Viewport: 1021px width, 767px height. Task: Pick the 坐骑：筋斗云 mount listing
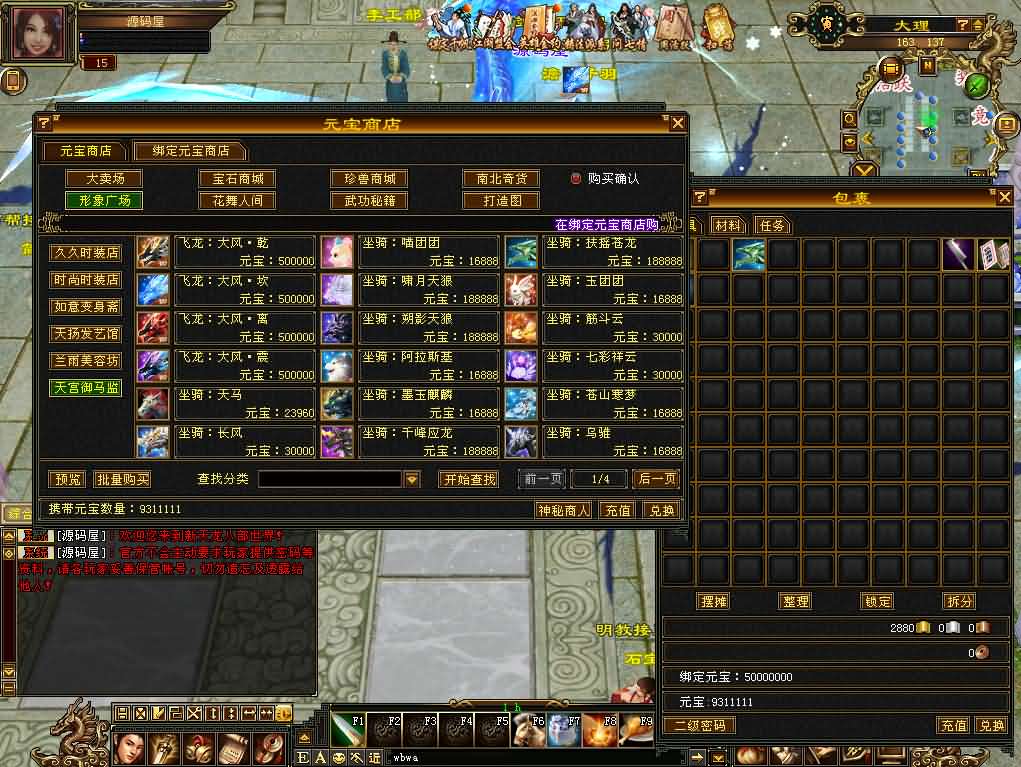click(x=613, y=328)
